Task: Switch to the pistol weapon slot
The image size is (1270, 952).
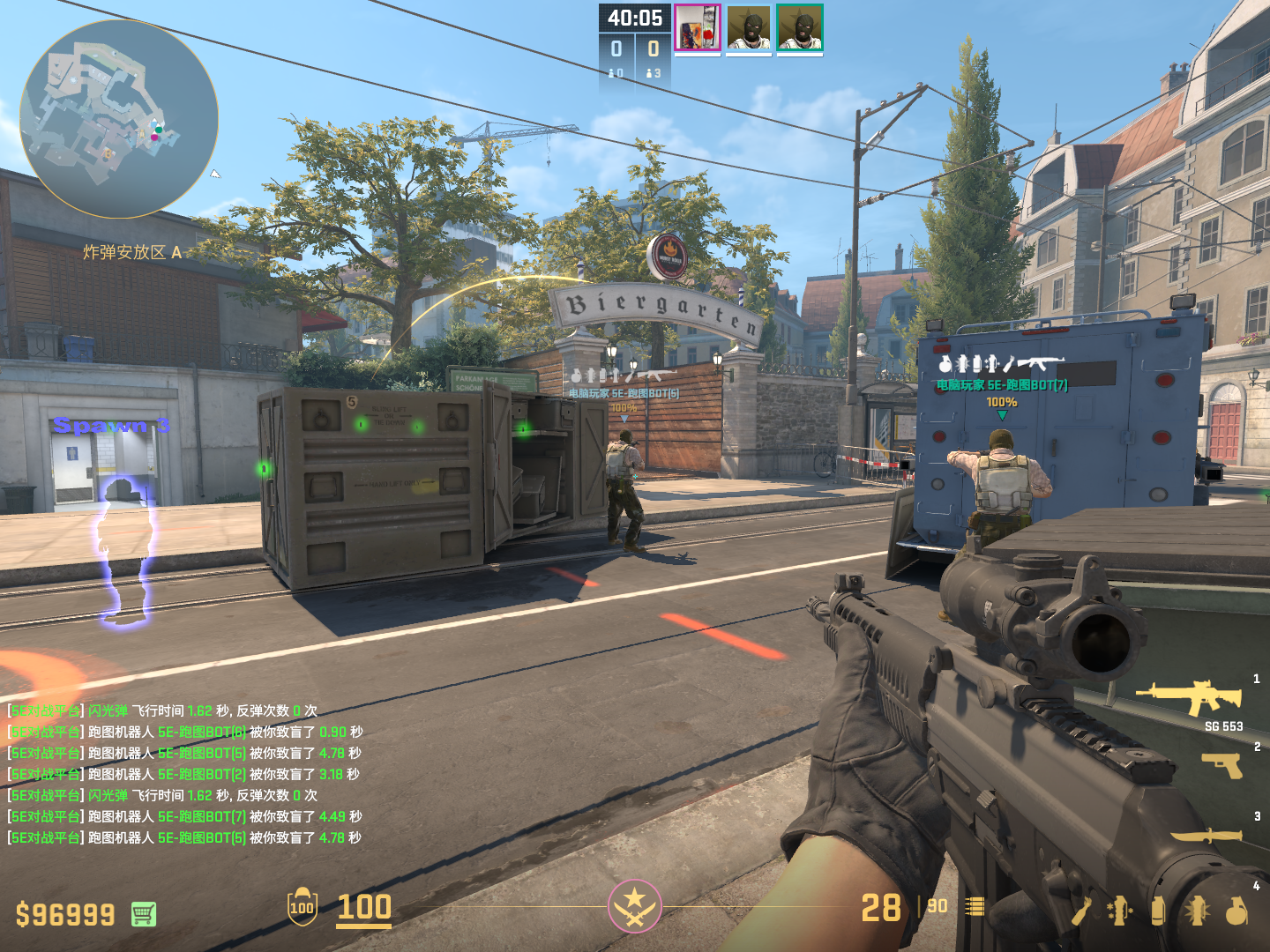Action: tap(1221, 764)
